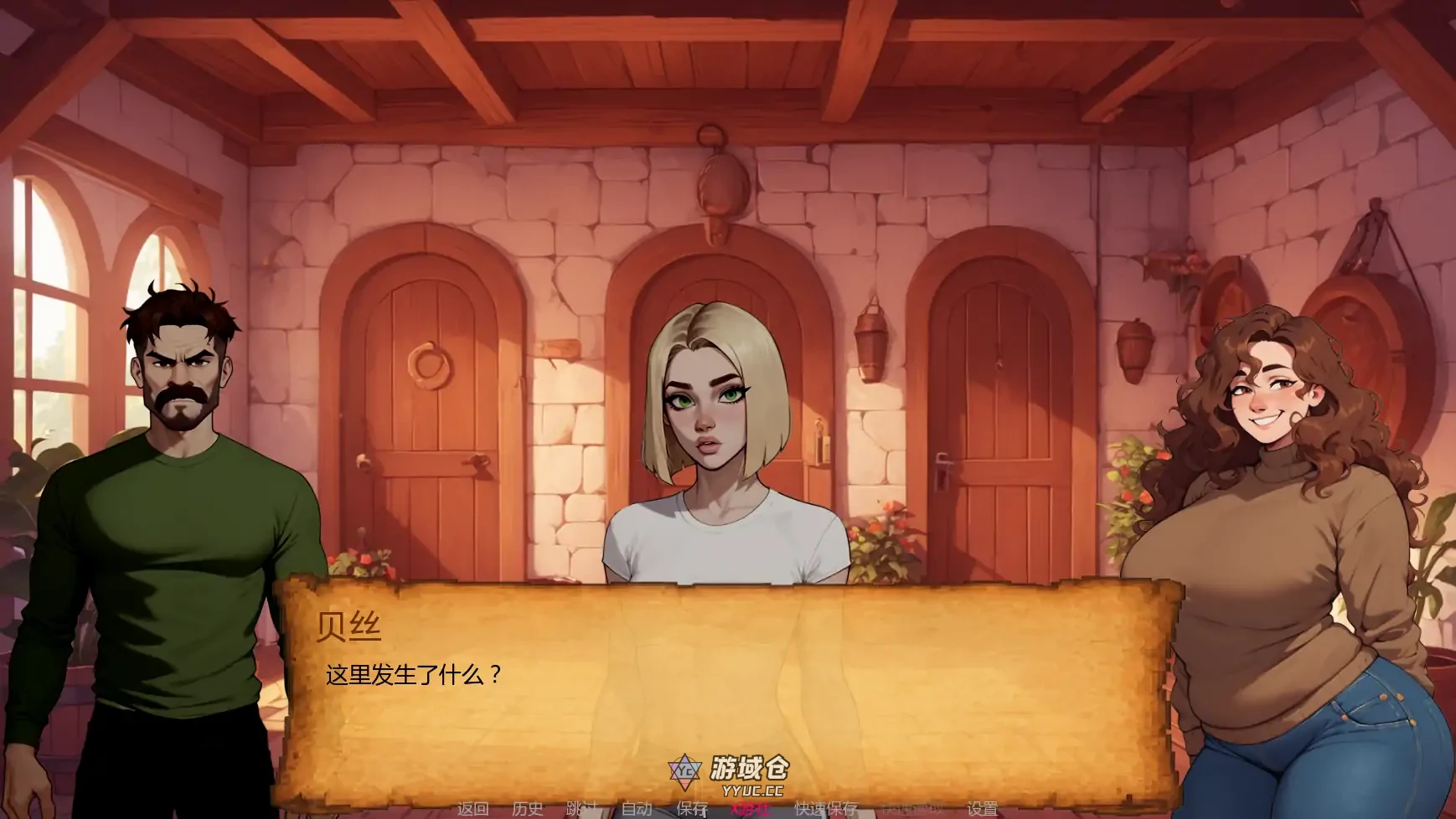Image resolution: width=1456 pixels, height=819 pixels.
Task: Click the line 这里发生了什么？
Action: (412, 675)
